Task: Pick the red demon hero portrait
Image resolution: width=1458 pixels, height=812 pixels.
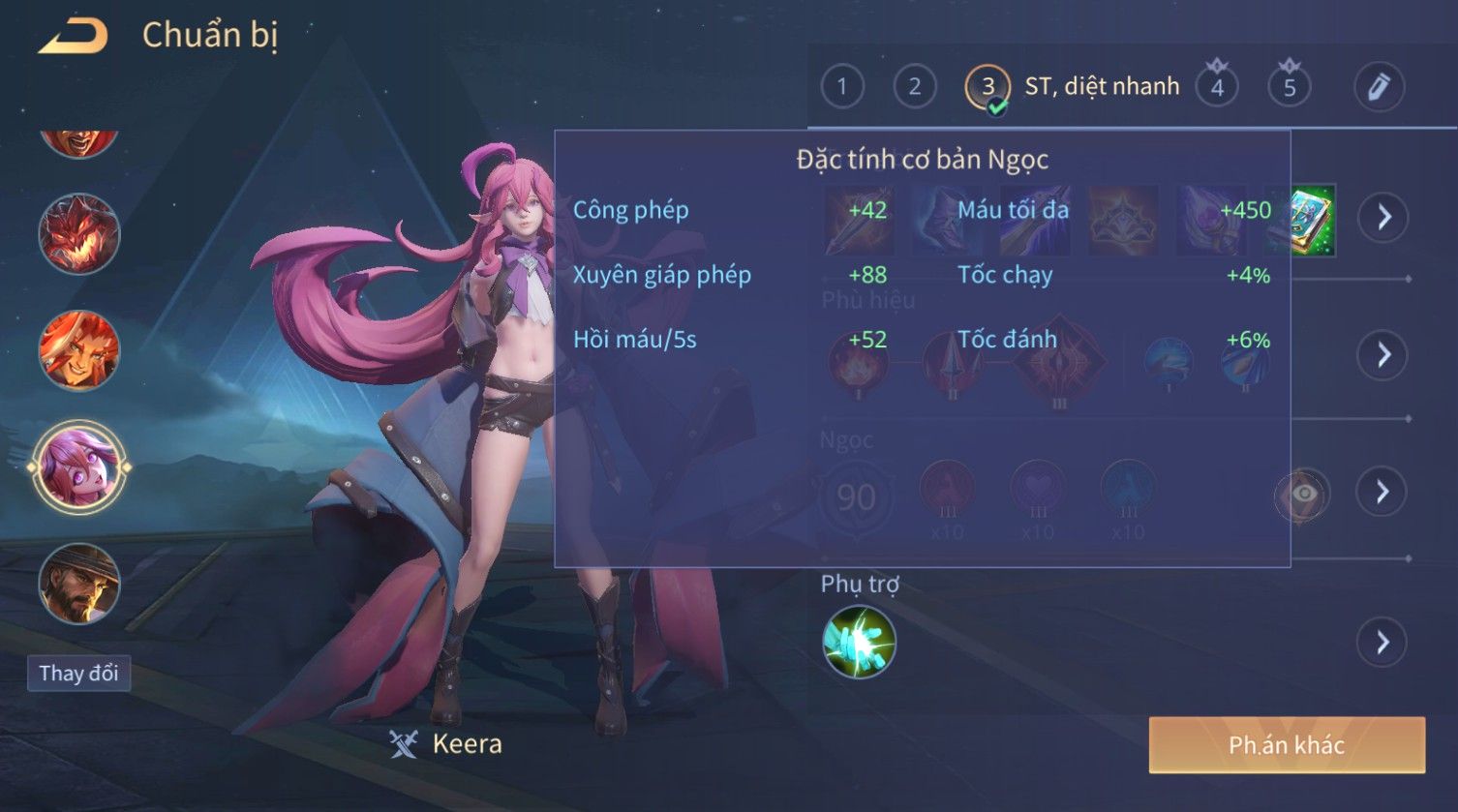Action: [x=78, y=235]
